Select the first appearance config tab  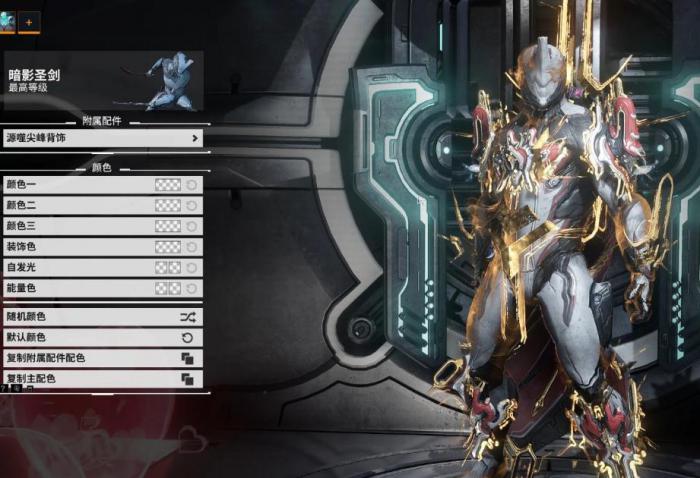7,21
